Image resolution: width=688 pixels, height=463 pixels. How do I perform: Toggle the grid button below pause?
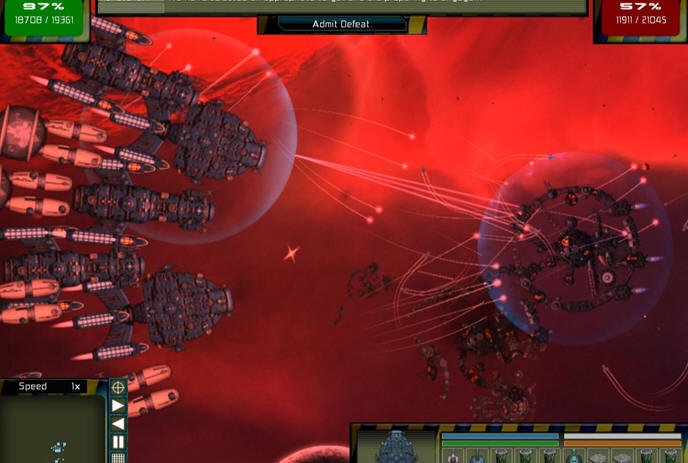click(118, 458)
